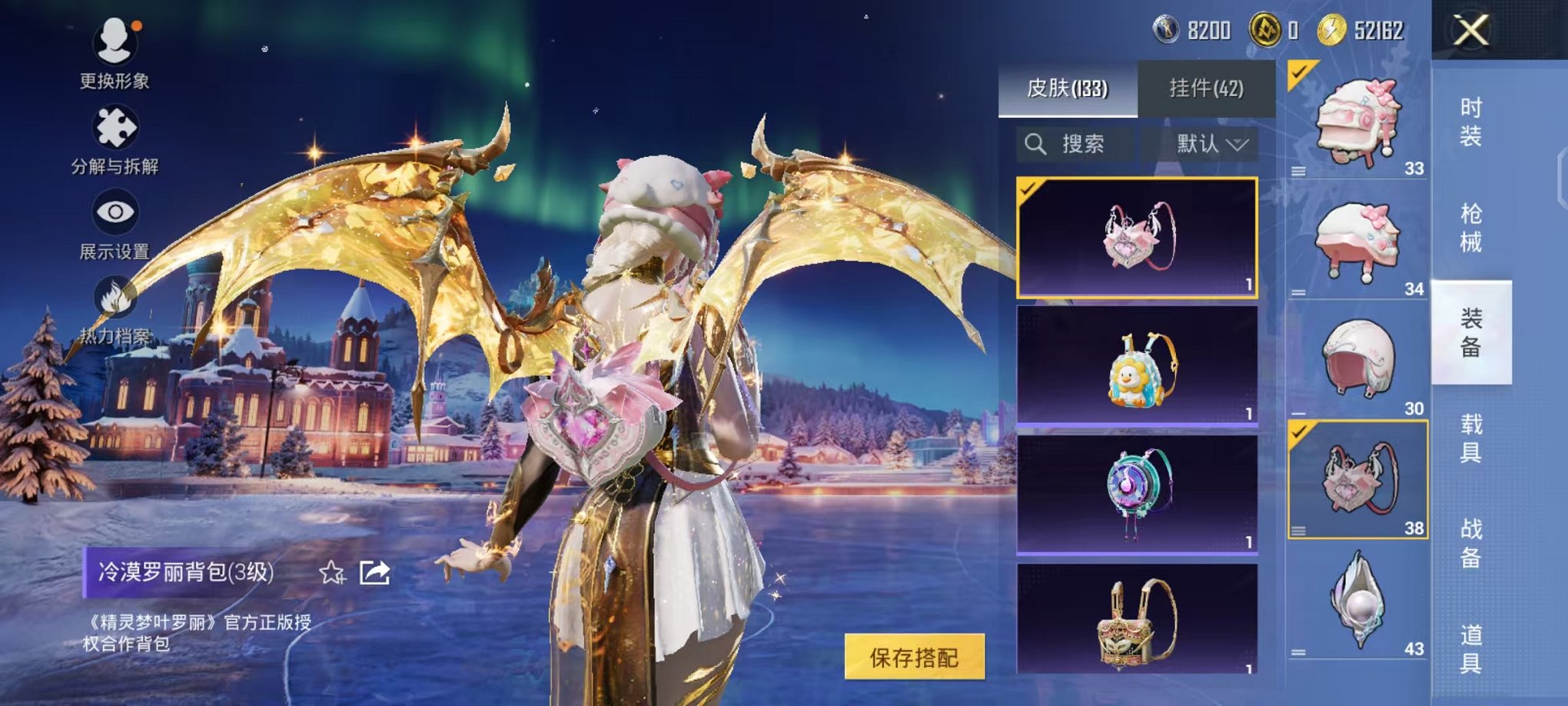Image resolution: width=1568 pixels, height=706 pixels.
Task: Open the 展示设置 display settings
Action: coord(115,210)
